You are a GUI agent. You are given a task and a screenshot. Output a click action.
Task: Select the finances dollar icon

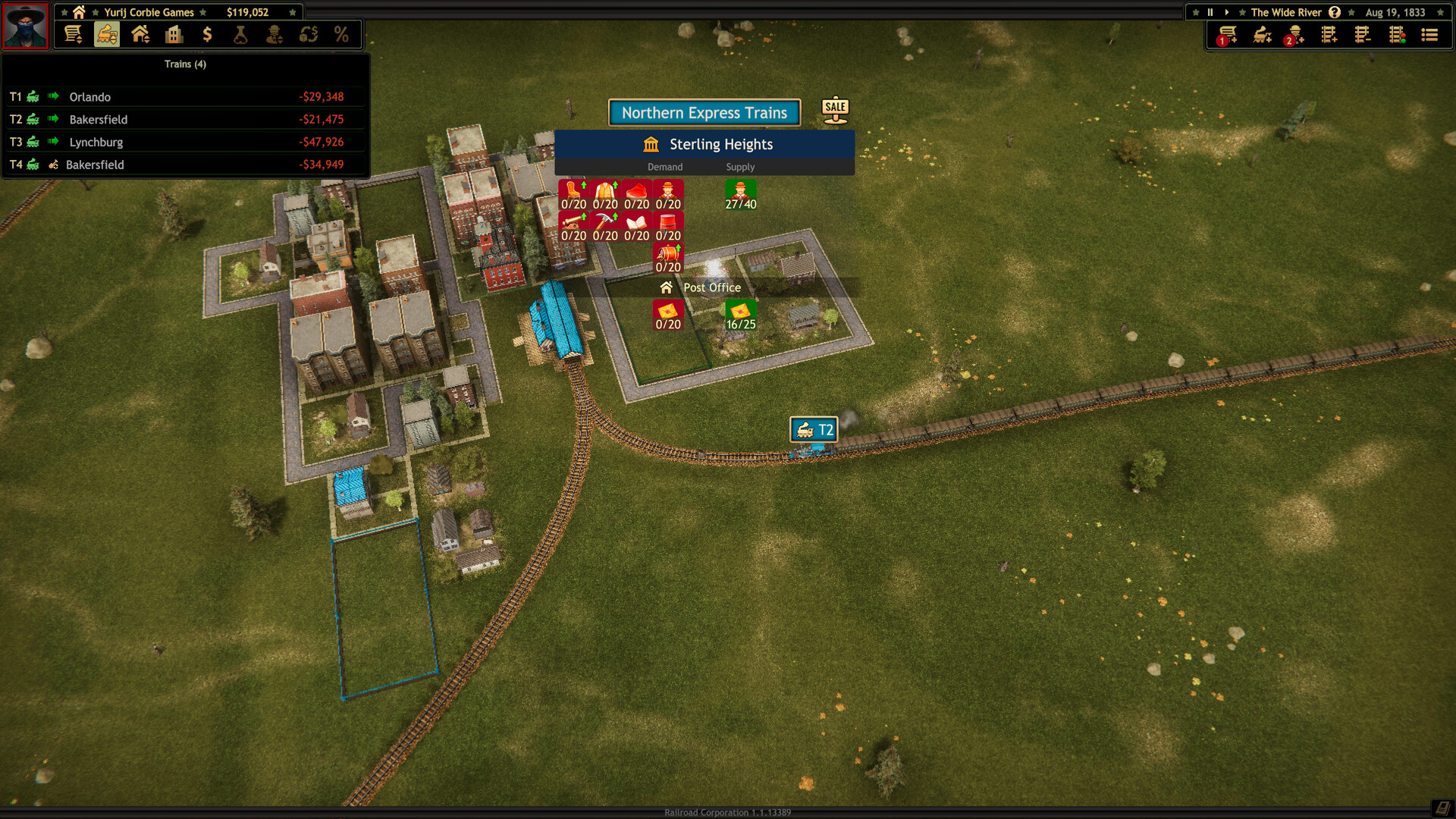[x=207, y=33]
